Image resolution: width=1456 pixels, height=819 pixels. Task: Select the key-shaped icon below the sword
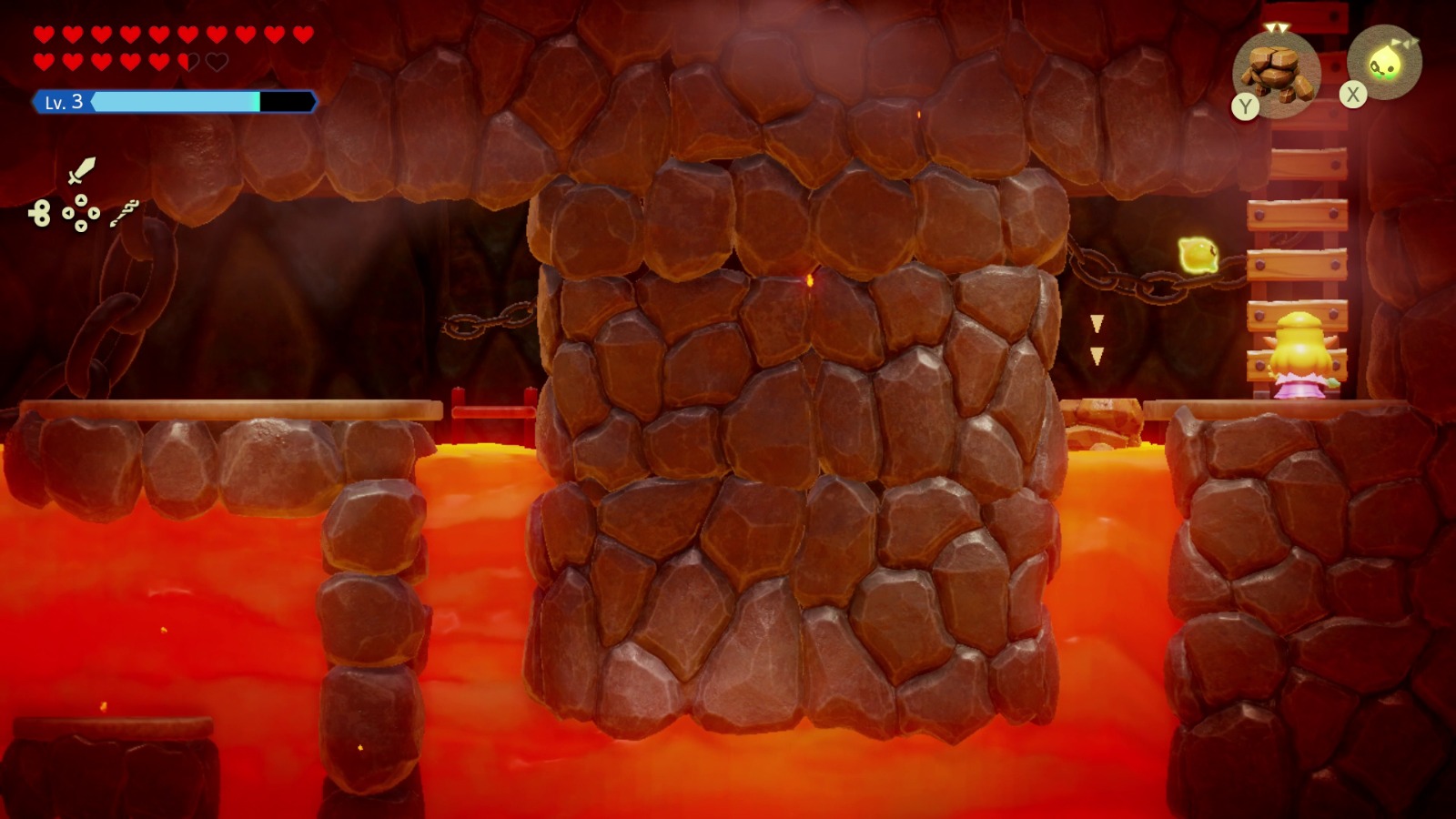(42, 212)
